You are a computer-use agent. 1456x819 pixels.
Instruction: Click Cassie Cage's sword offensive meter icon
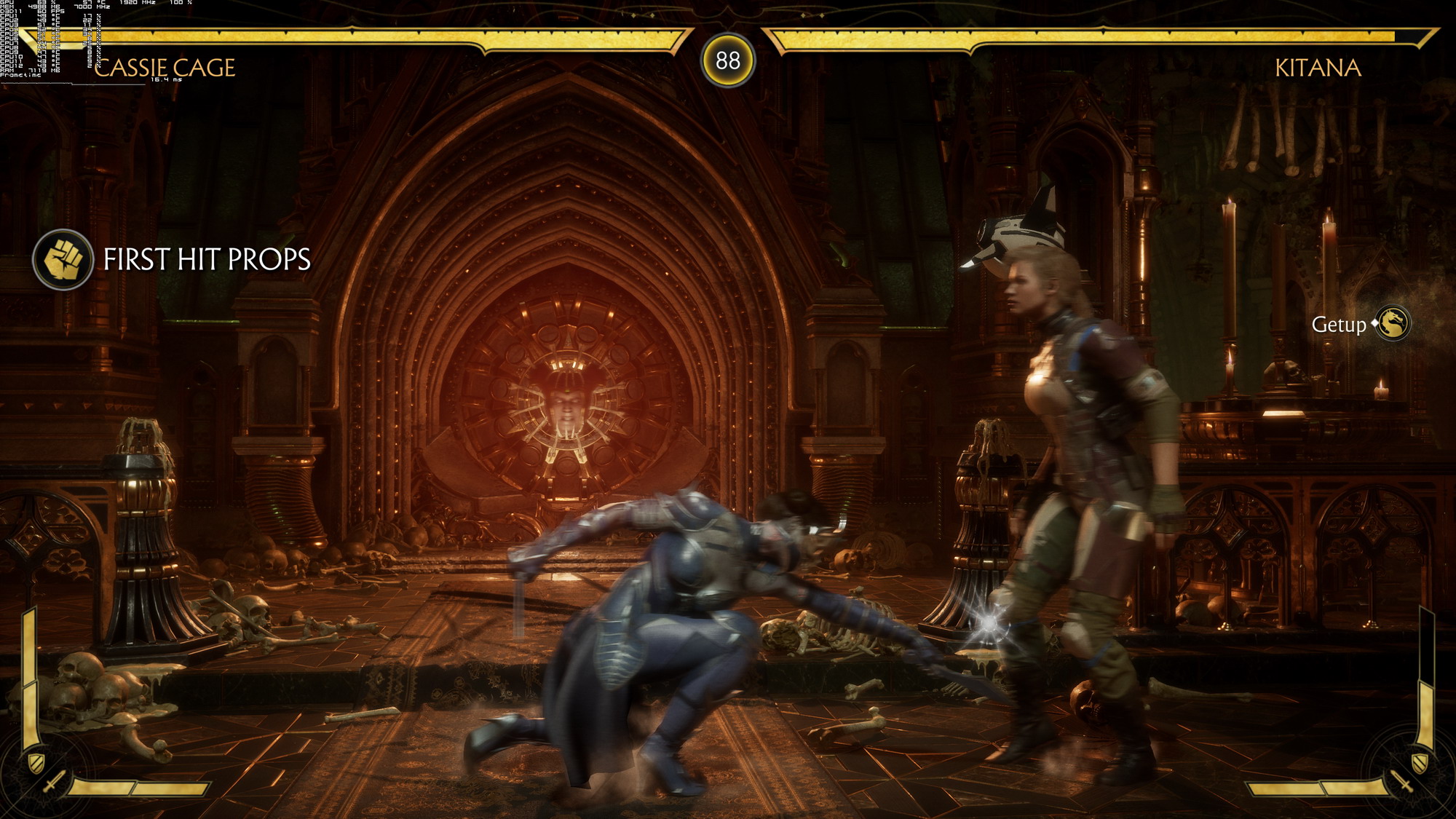(55, 783)
